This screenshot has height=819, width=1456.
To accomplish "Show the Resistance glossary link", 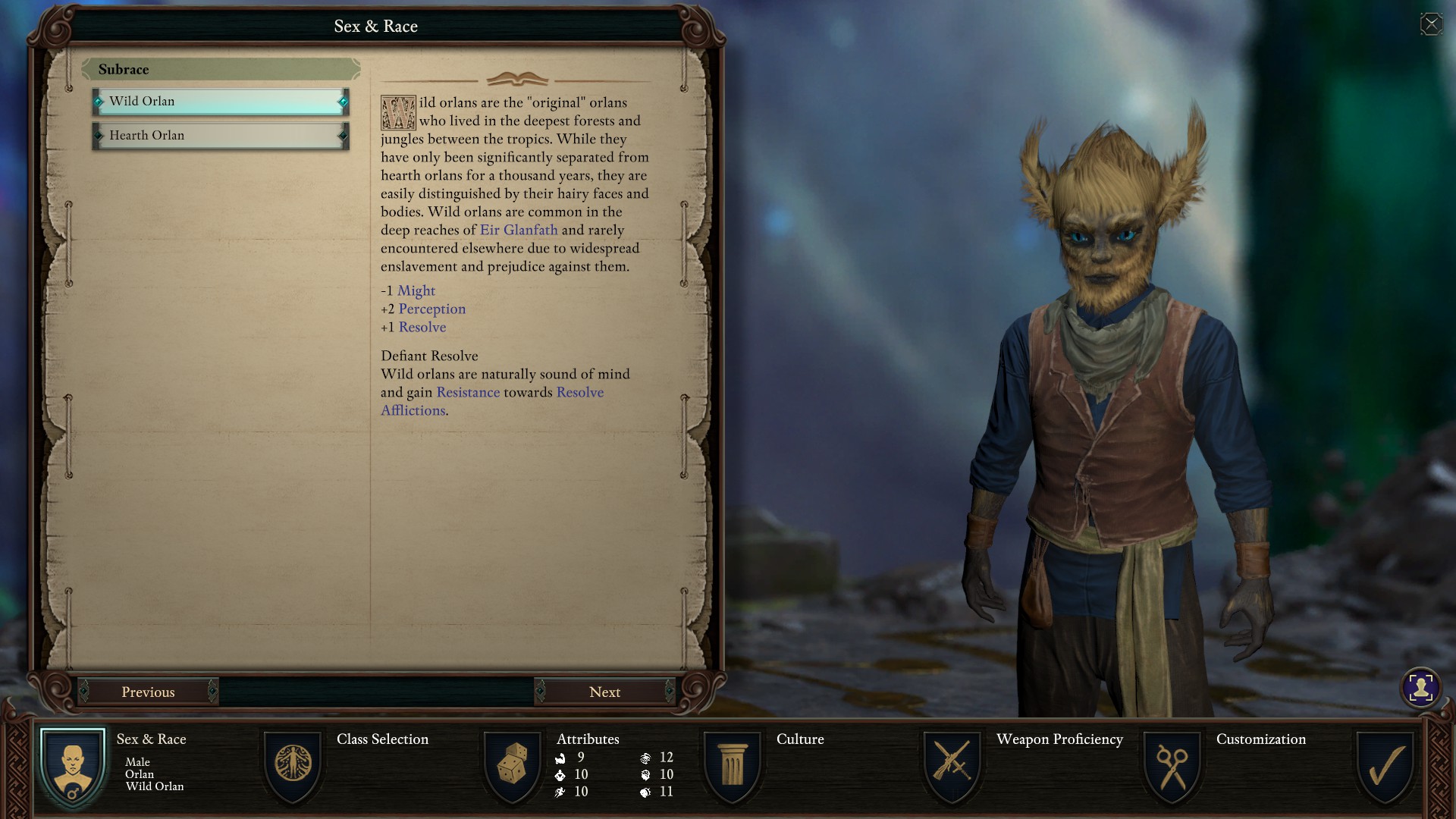I will coord(468,392).
